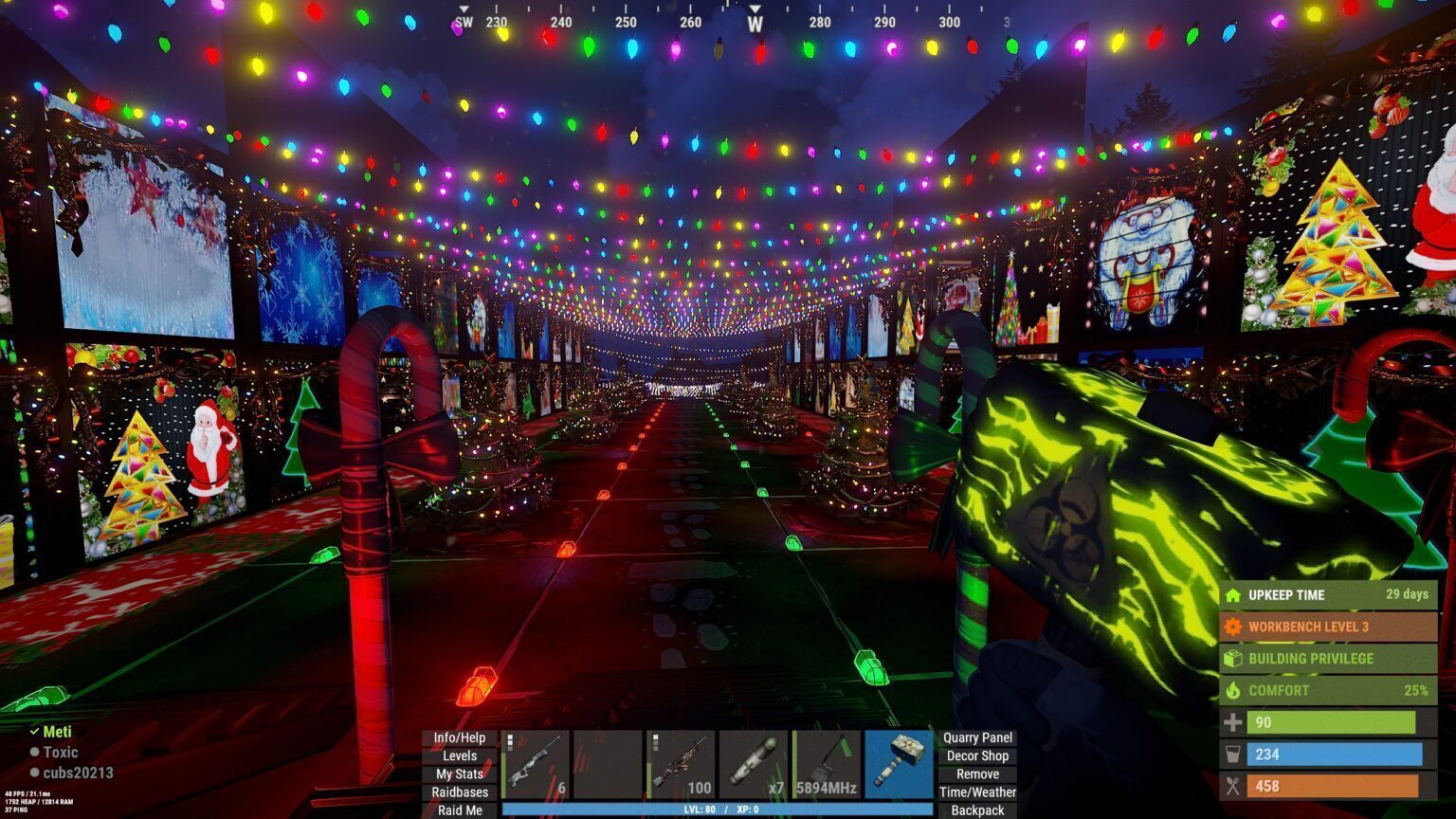Select the Workbench Level 3 gear icon
The width and height of the screenshot is (1456, 819).
1233,627
